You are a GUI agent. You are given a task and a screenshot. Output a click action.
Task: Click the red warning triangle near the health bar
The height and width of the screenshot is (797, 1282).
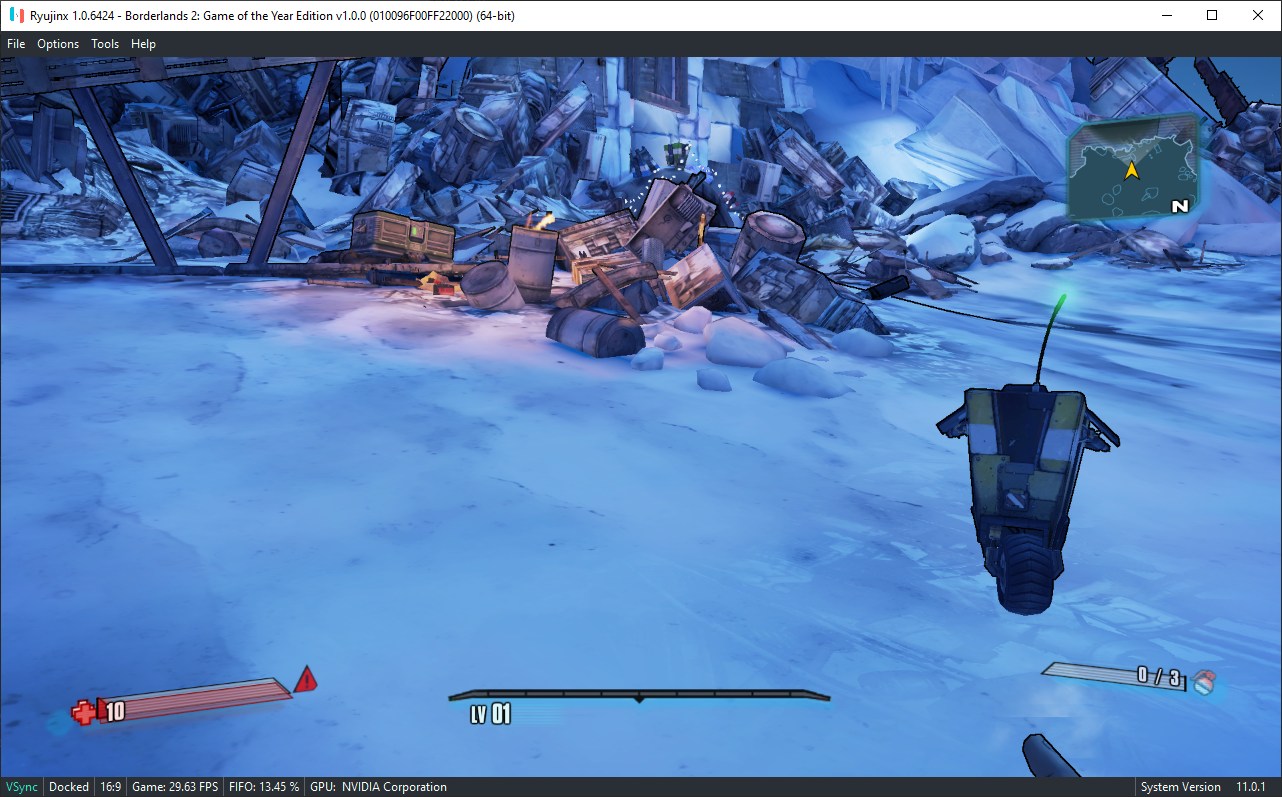click(308, 681)
